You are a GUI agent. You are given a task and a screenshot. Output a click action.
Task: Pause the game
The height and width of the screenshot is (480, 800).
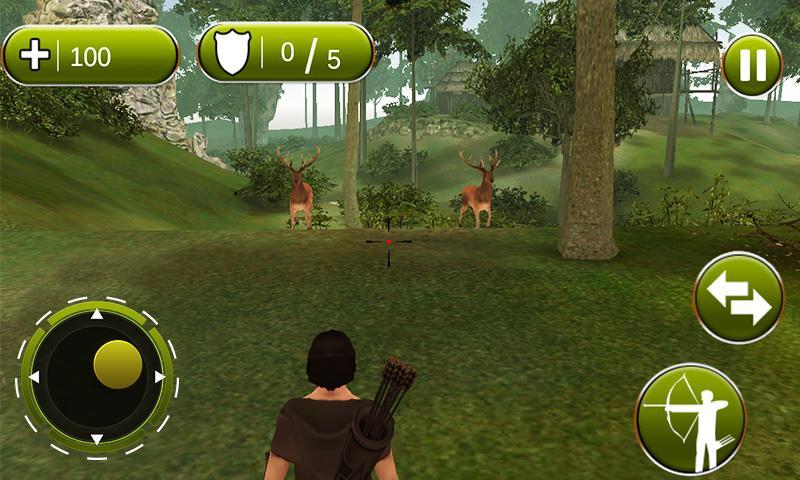(x=751, y=65)
